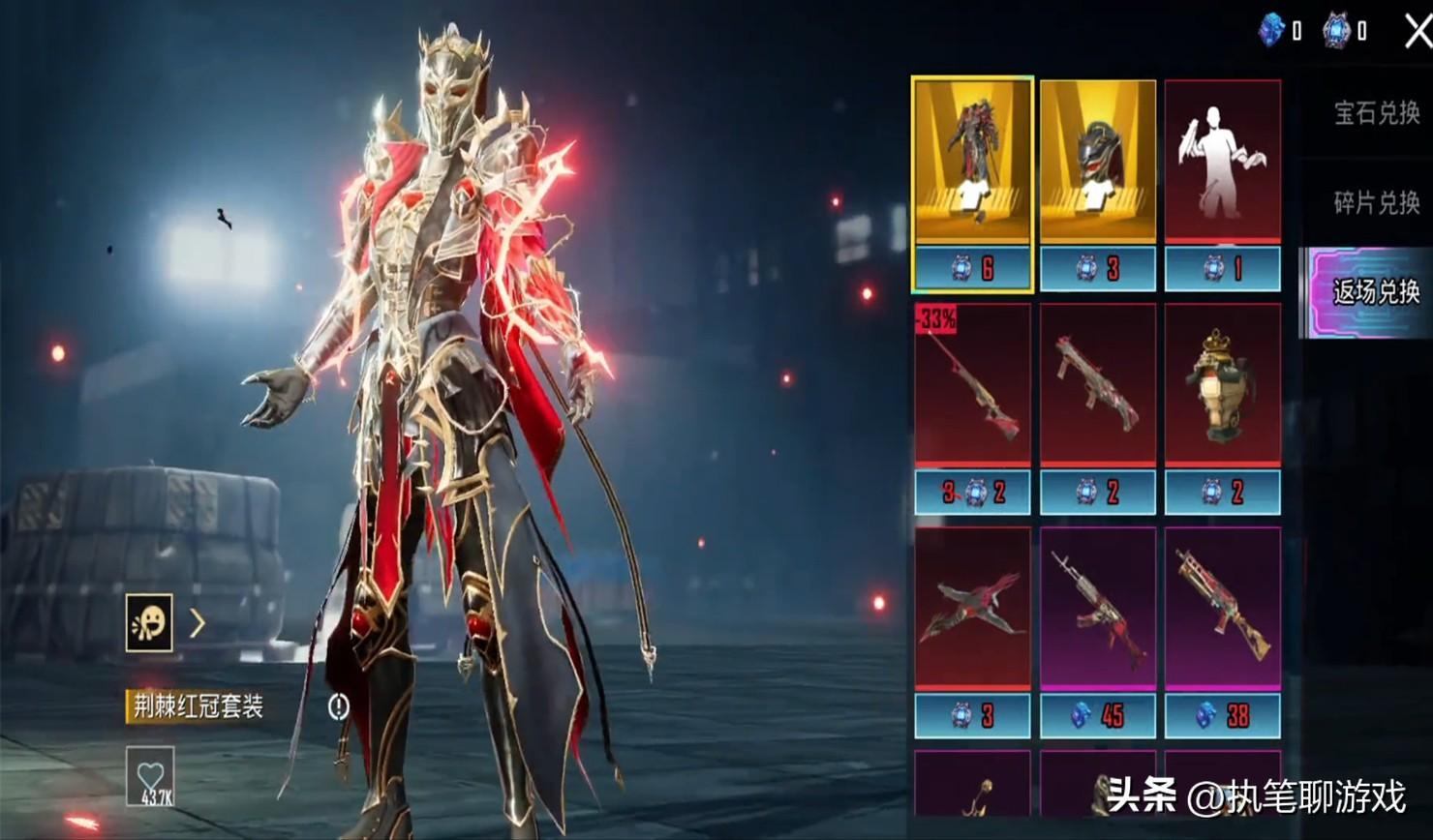Select the AK rifle skin costing 45
Image resolution: width=1433 pixels, height=840 pixels.
pos(1097,610)
